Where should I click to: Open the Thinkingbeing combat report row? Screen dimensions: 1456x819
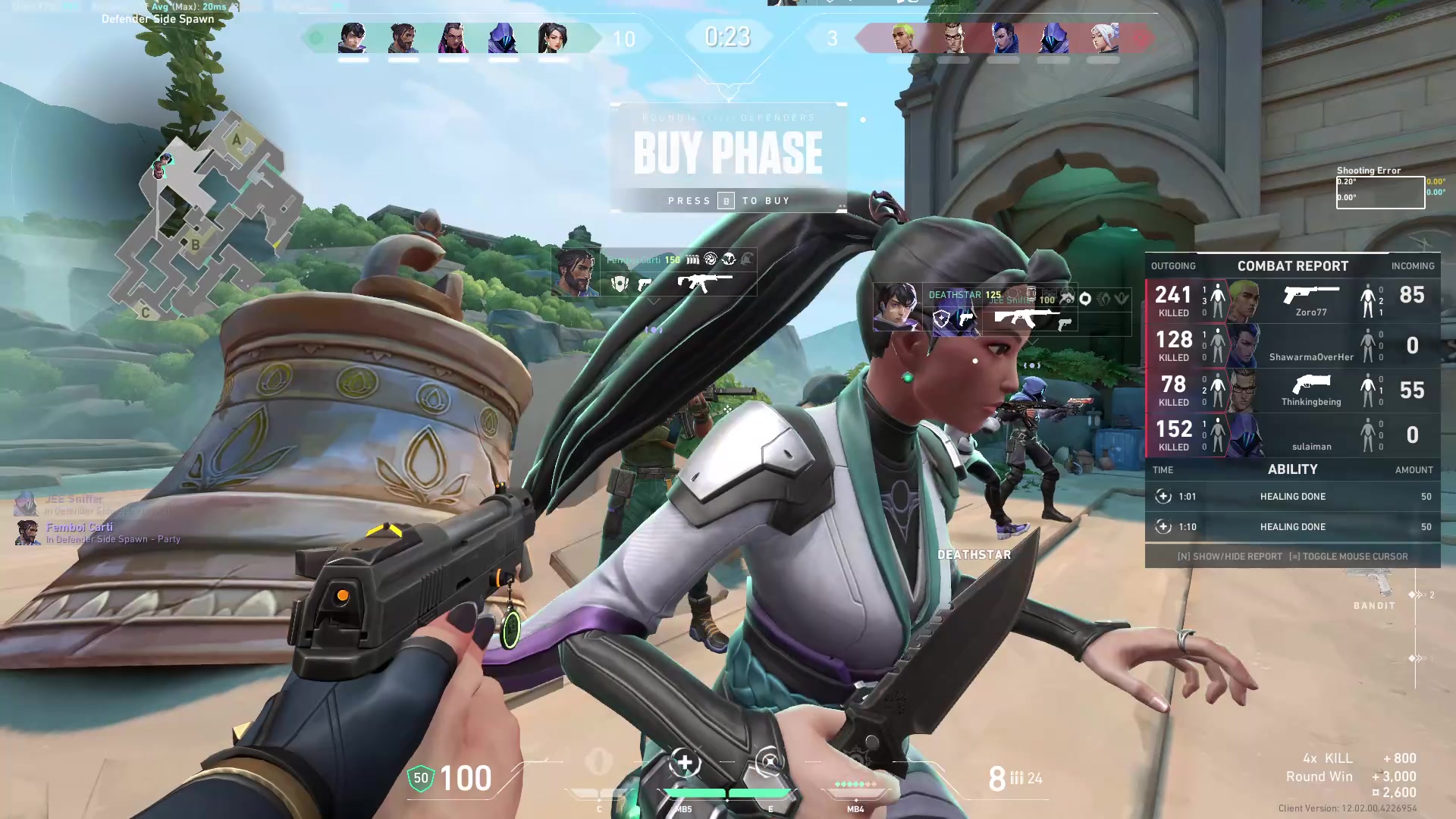coord(1292,391)
